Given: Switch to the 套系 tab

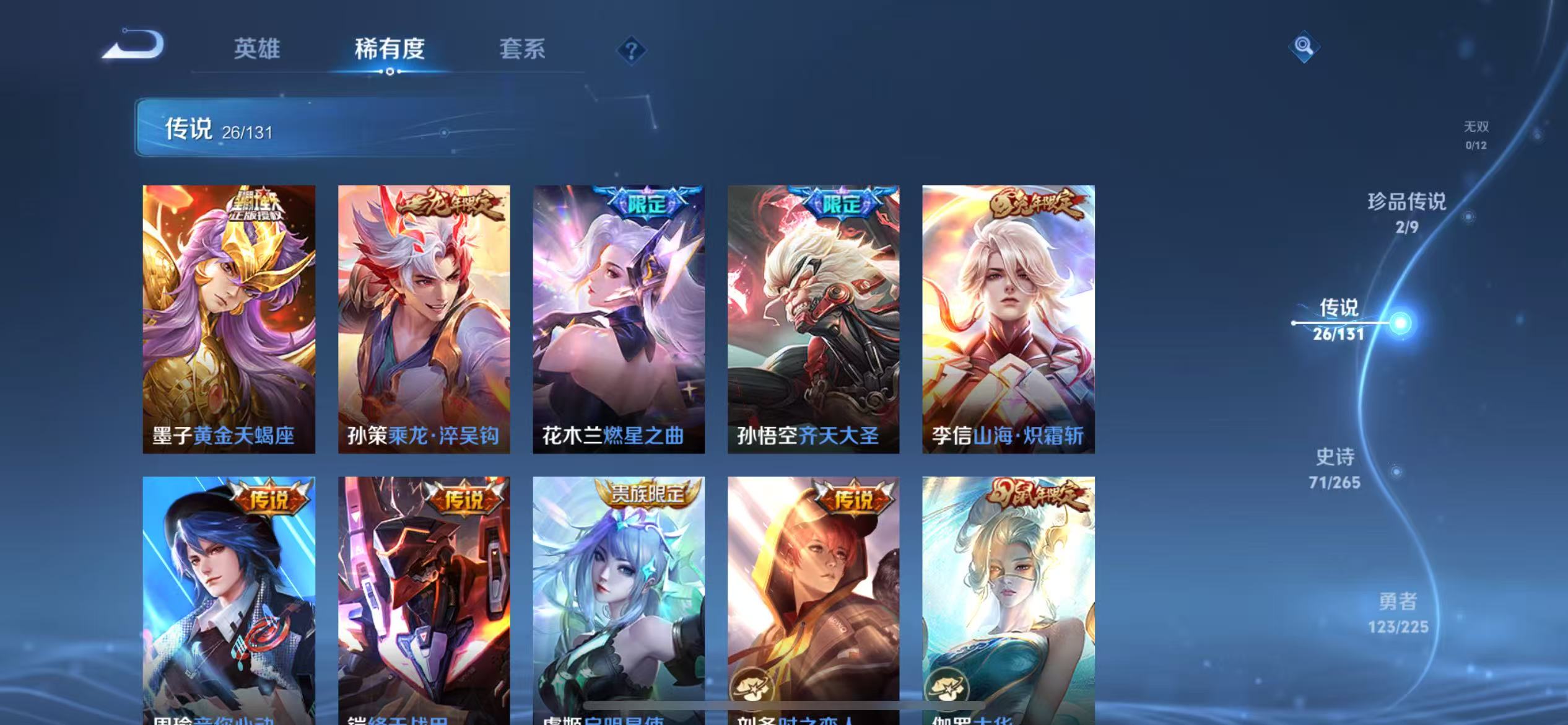Looking at the screenshot, I should pos(523,50).
